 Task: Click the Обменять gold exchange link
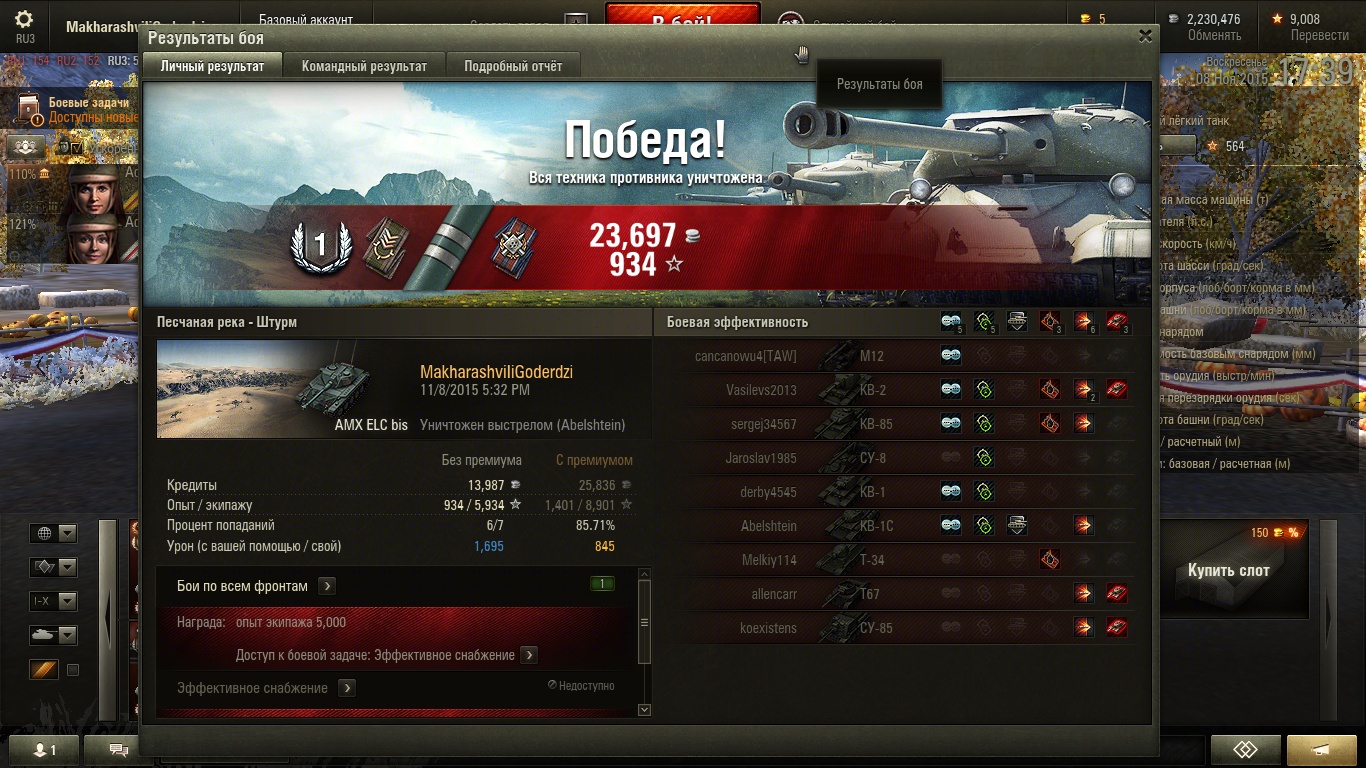point(1214,35)
